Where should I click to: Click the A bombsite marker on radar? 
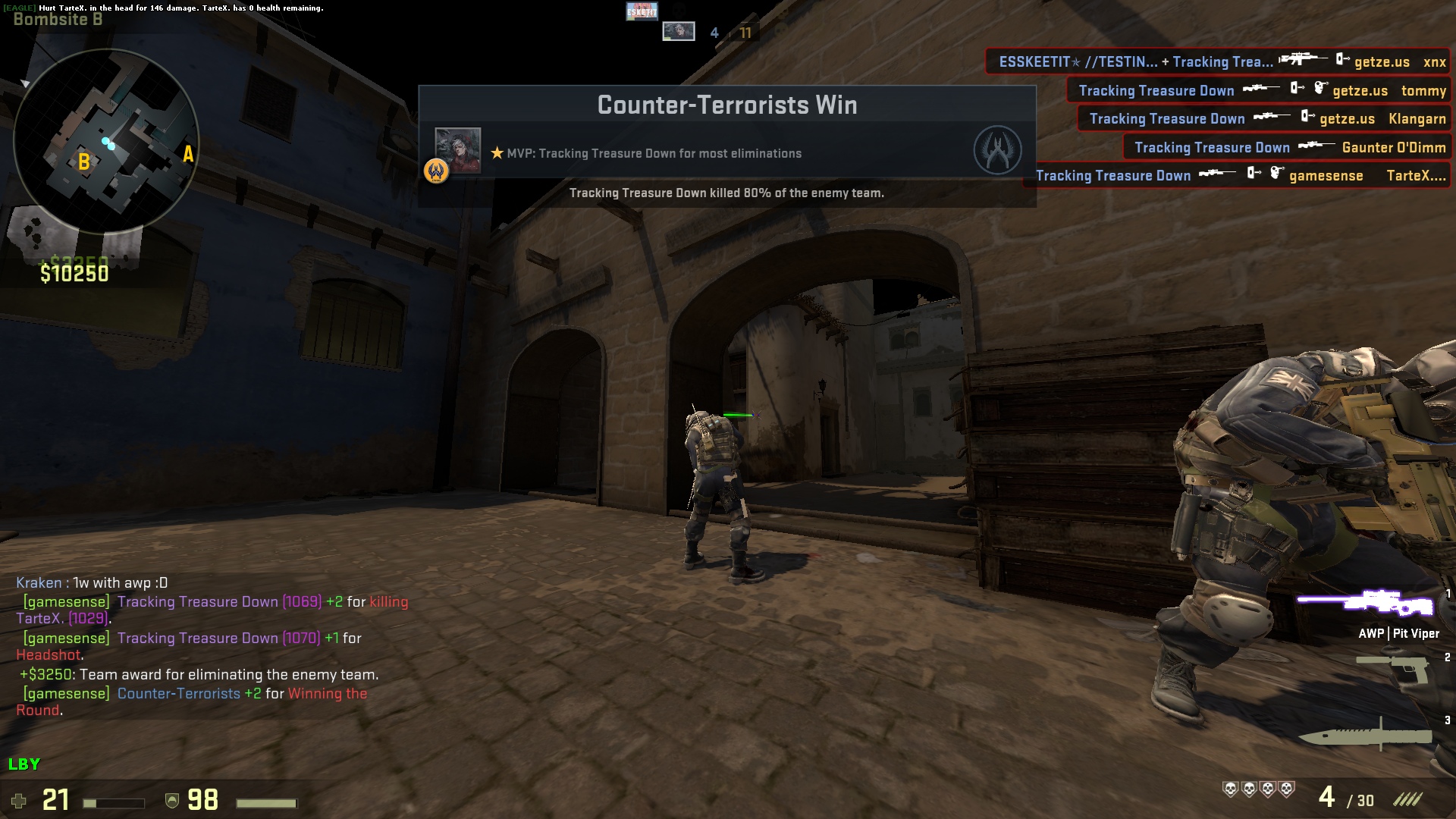(188, 155)
